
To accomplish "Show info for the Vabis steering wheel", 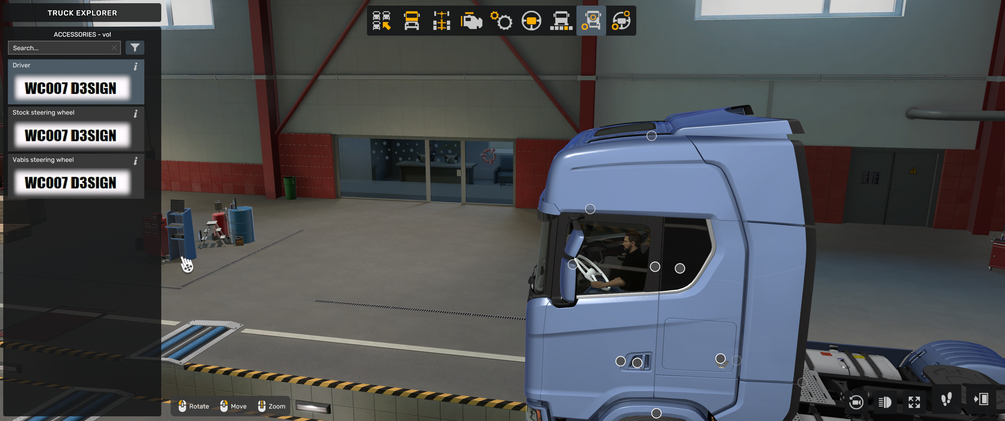I will click(135, 161).
